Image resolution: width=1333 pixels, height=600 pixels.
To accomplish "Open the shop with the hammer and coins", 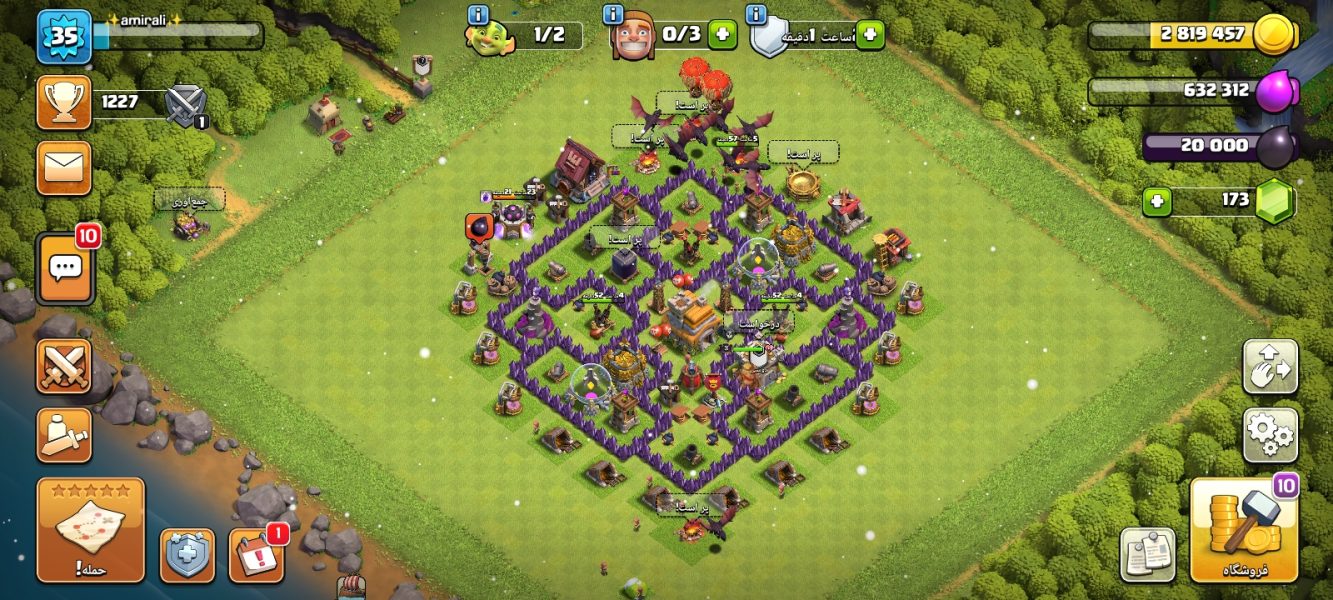I will [x=1244, y=530].
